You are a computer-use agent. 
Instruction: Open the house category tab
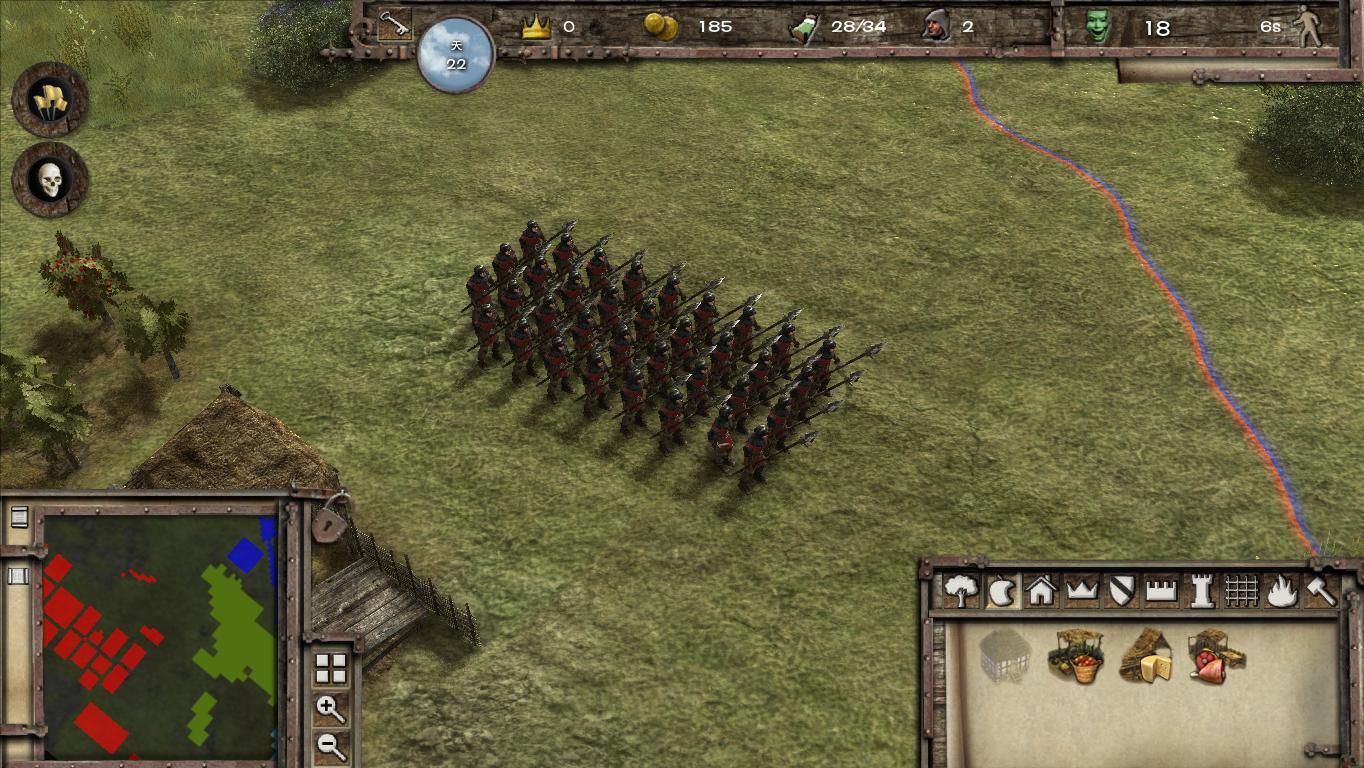[x=1041, y=591]
